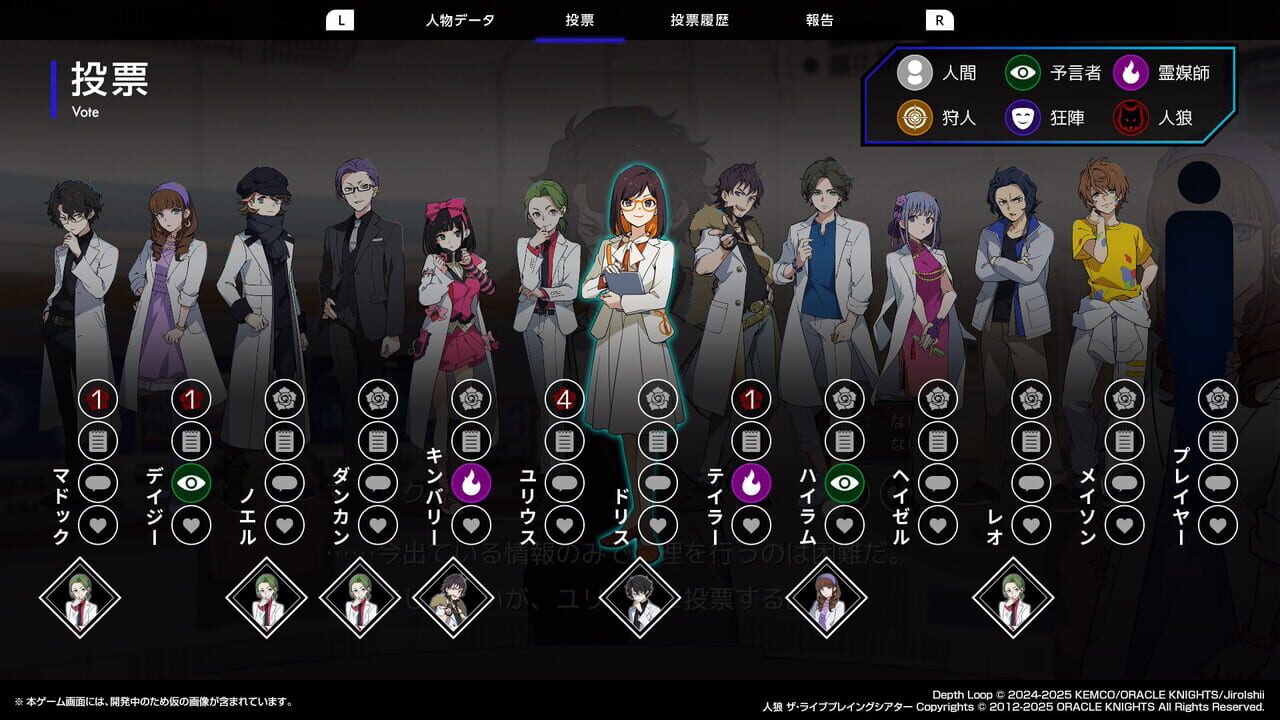Open Madoc's memo notepad icon
Viewport: 1280px width, 720px height.
[95, 440]
